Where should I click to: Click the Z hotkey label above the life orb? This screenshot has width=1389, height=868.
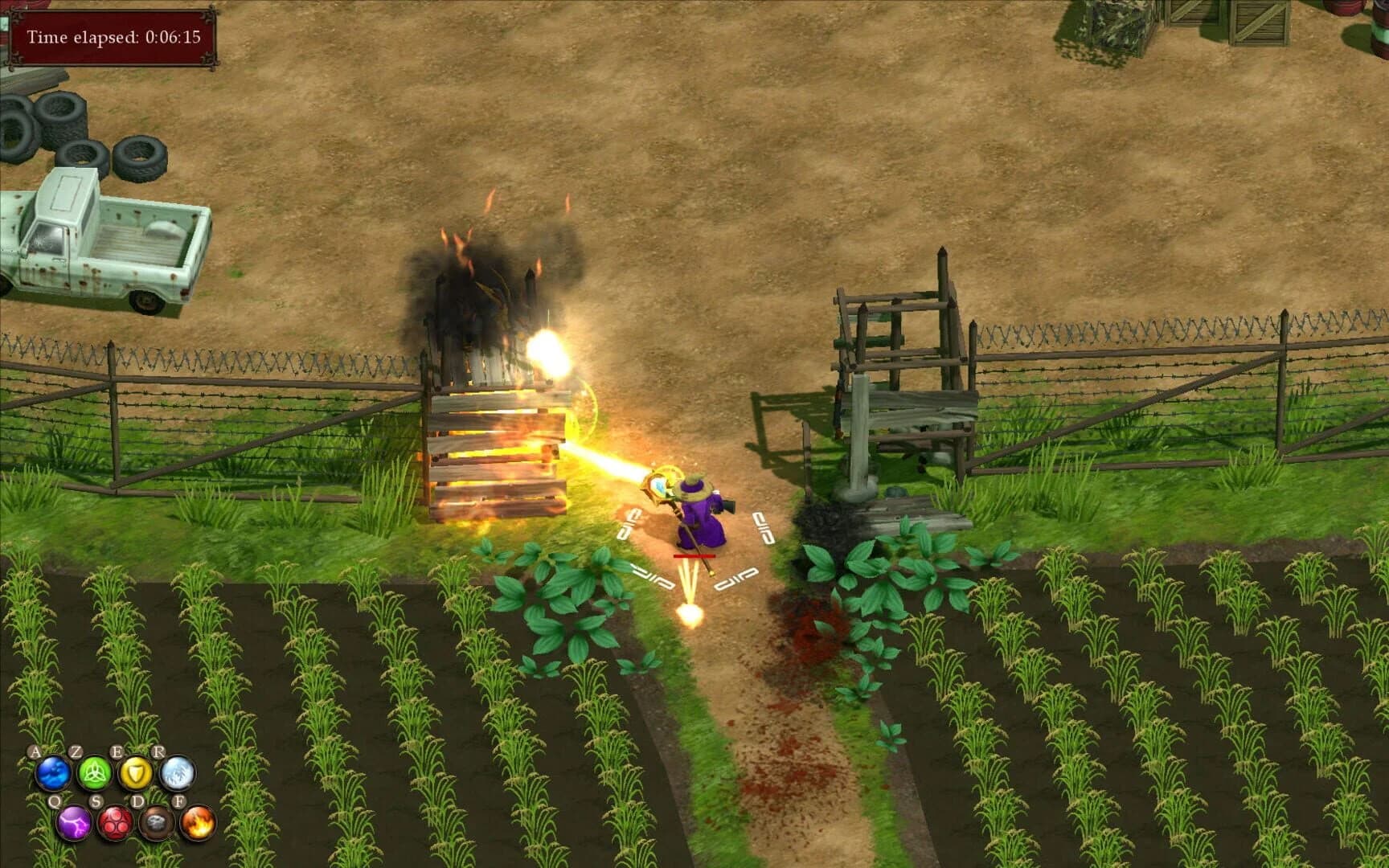(x=77, y=750)
